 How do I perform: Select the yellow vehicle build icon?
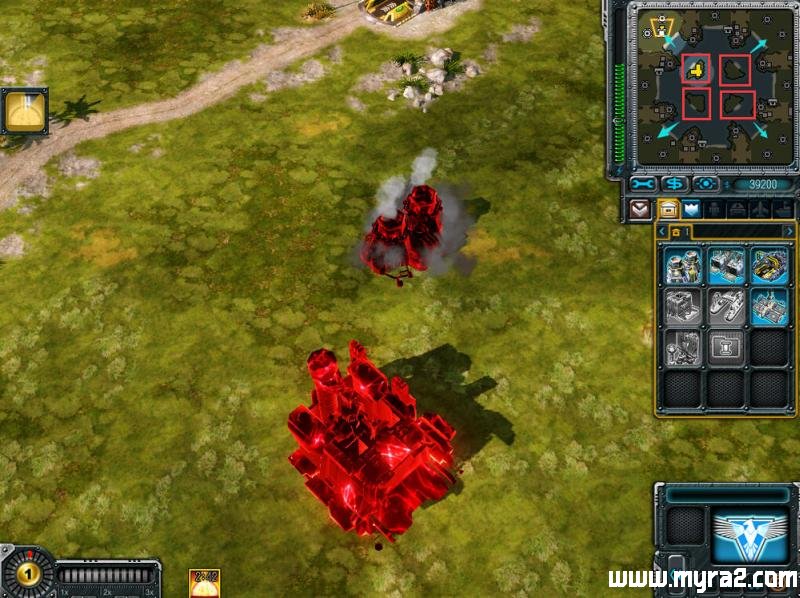[769, 266]
